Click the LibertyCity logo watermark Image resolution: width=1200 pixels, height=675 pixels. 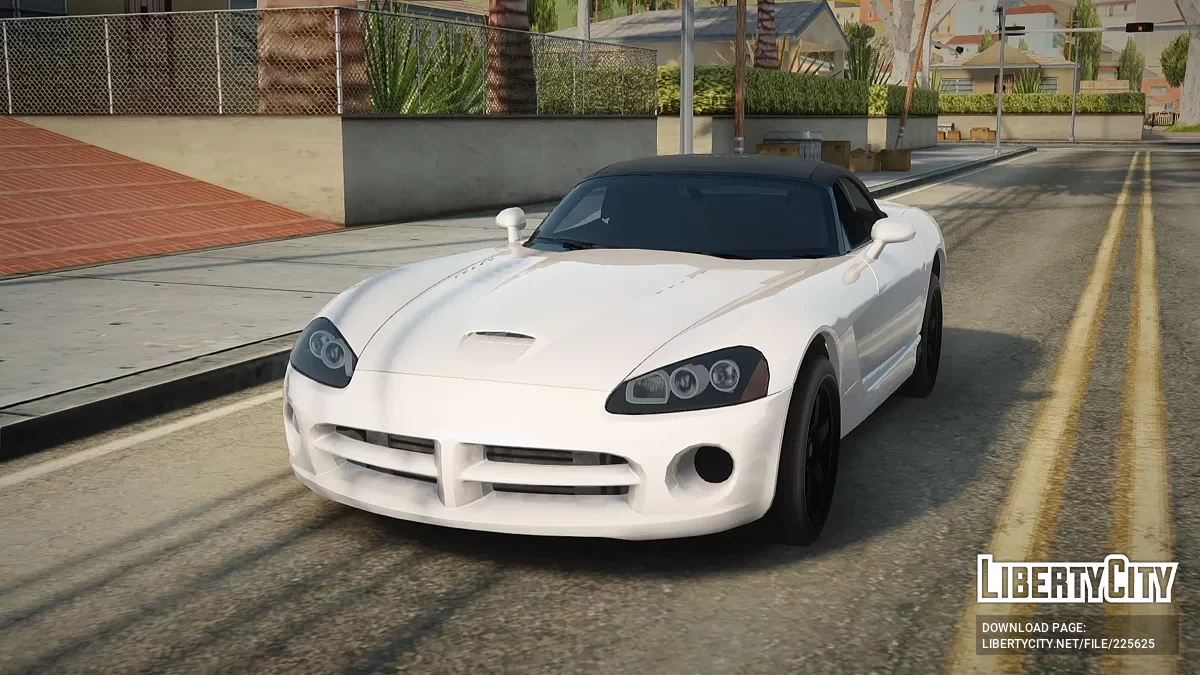coord(1077,580)
